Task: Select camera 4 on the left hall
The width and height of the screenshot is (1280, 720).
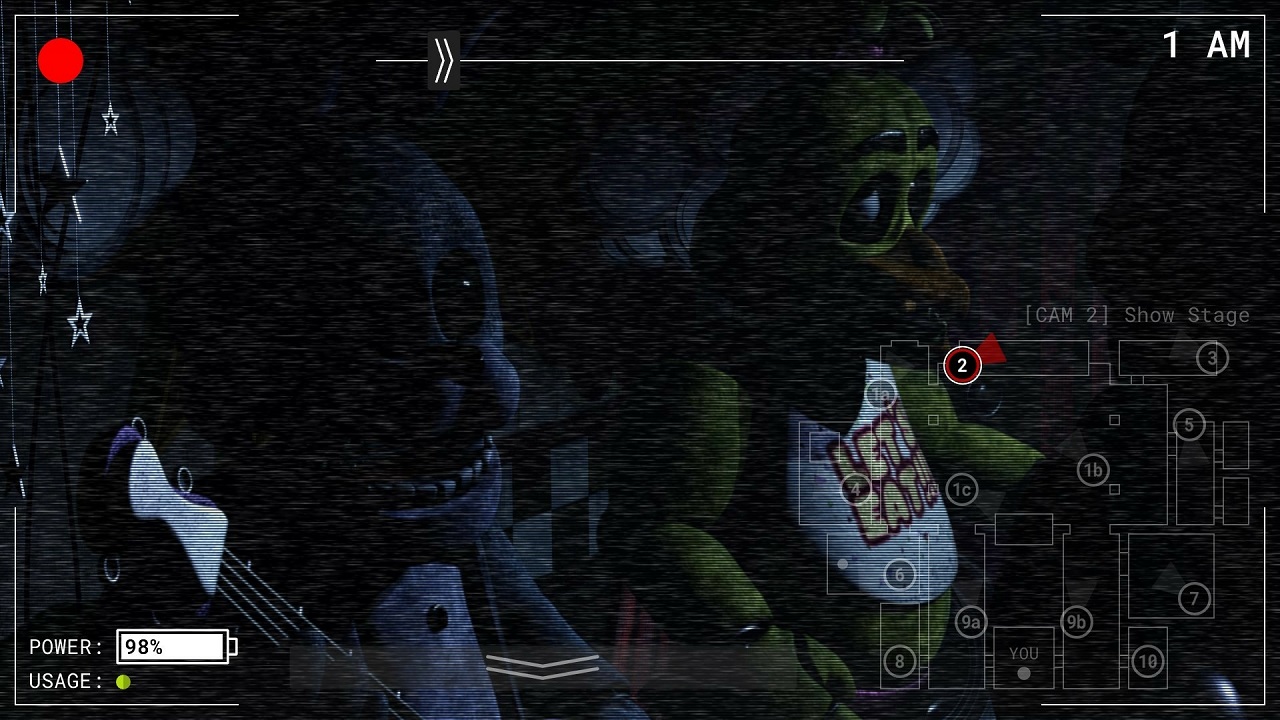Action: 855,490
